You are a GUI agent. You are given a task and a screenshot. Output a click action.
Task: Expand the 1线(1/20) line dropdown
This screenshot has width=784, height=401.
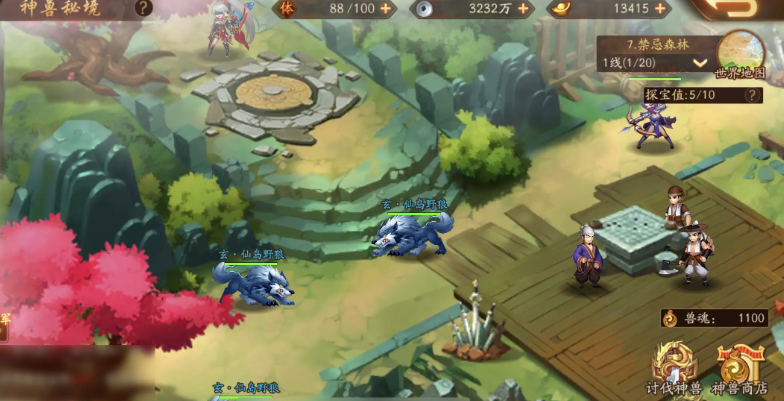click(700, 63)
